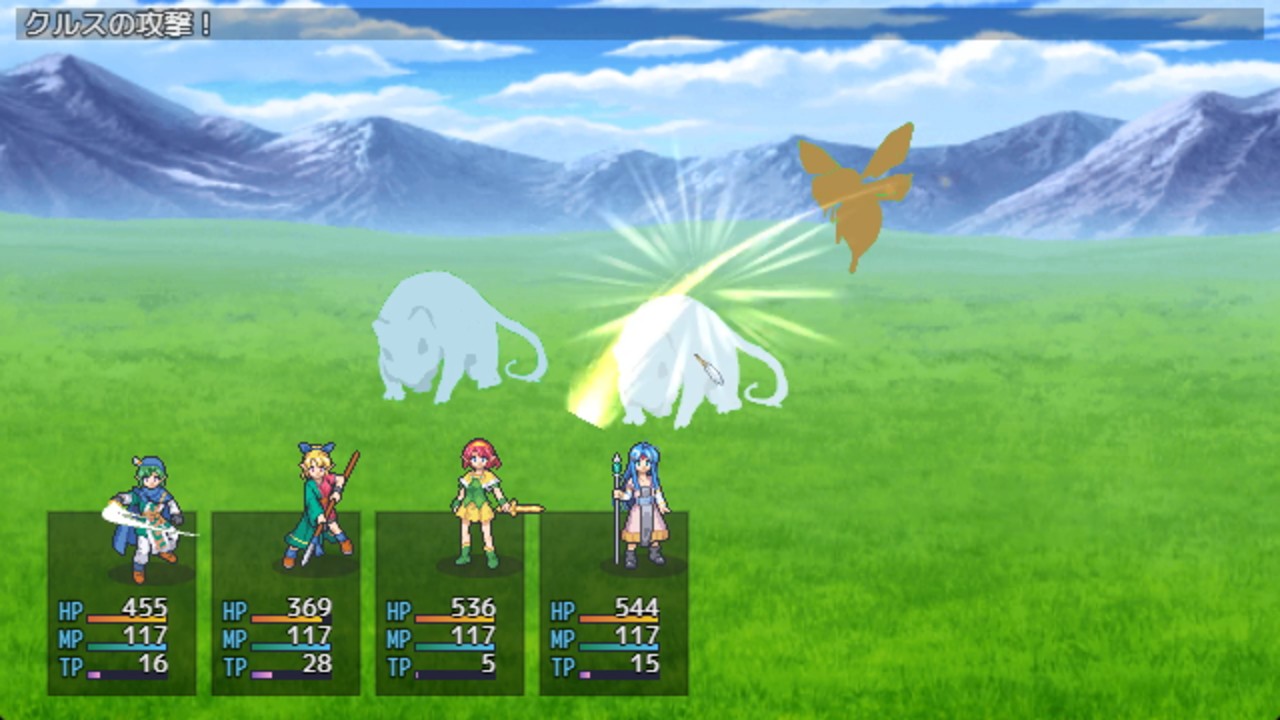Image resolution: width=1280 pixels, height=720 pixels.
Task: Pick the party panel showing HP 544
Action: click(614, 603)
